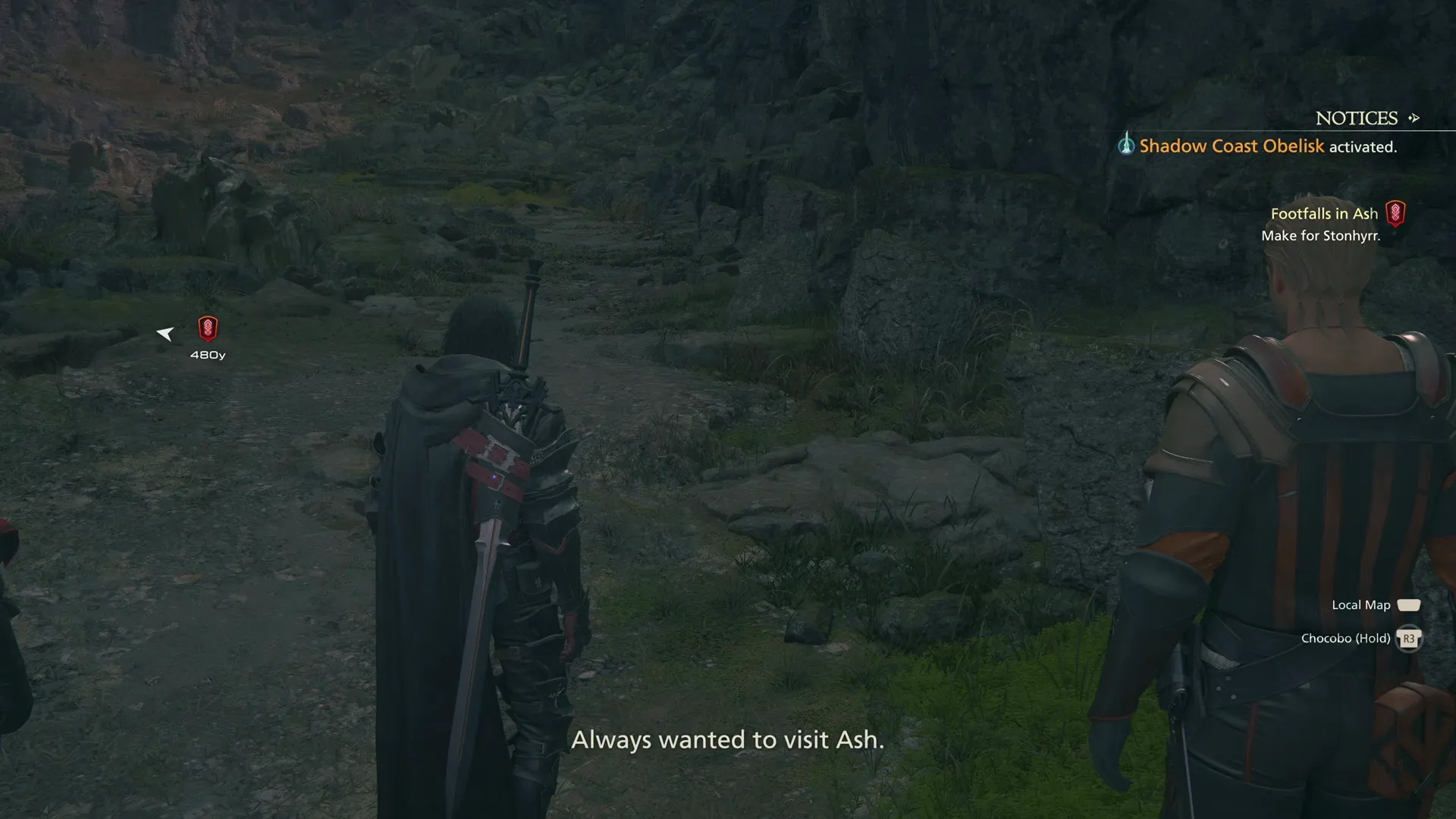The height and width of the screenshot is (819, 1456).
Task: Click the quest shield marker above the 480y label
Action: (x=207, y=329)
